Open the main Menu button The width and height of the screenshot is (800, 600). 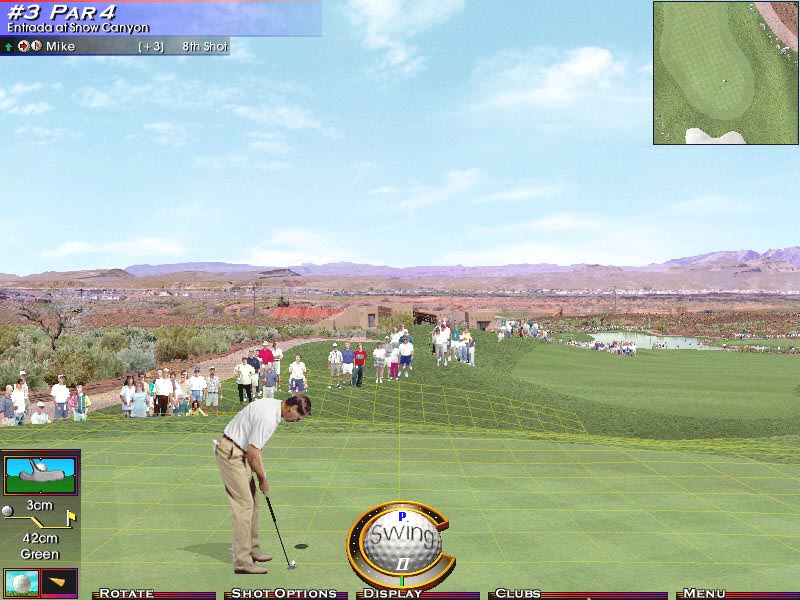point(705,594)
